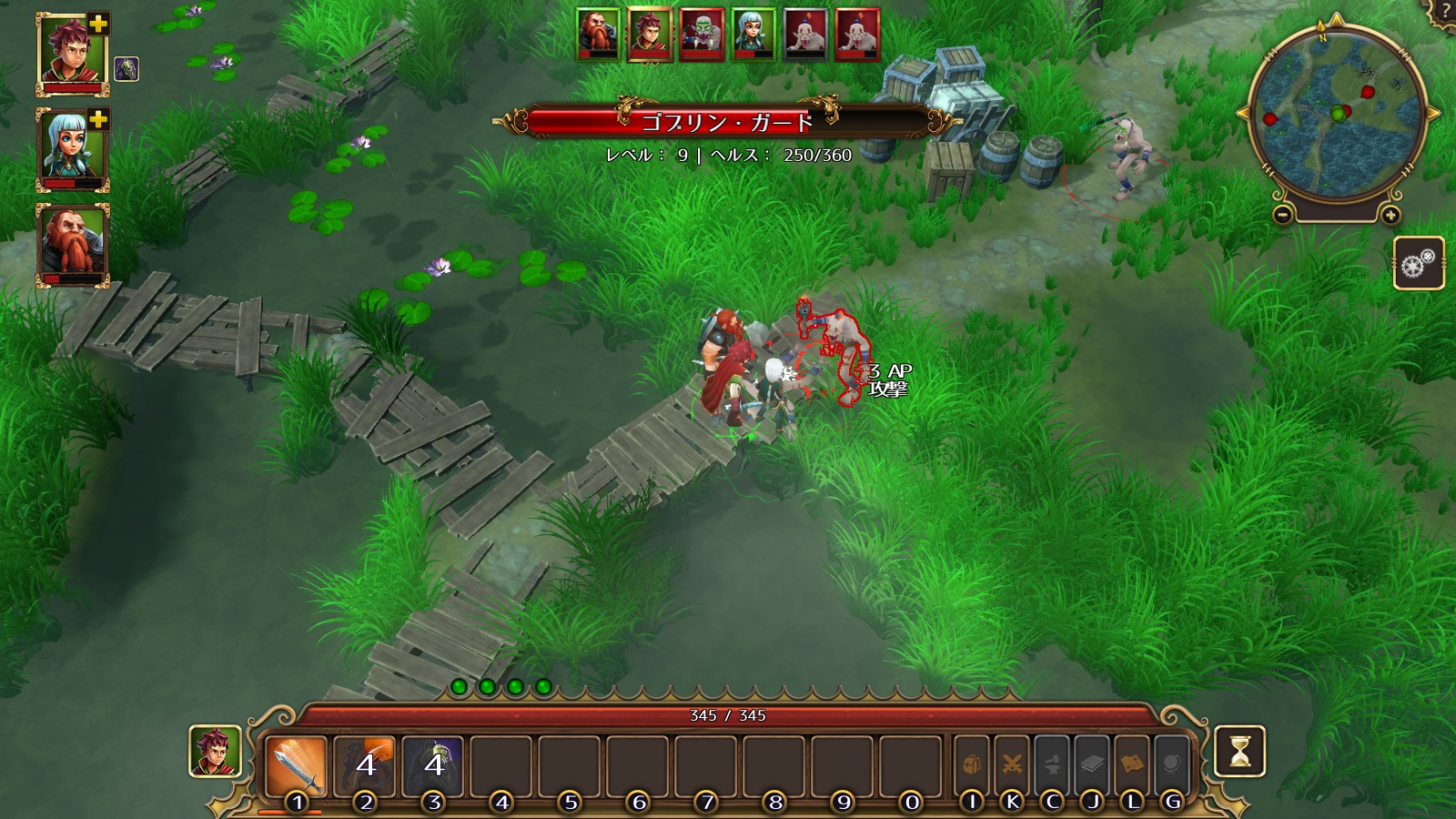Image resolution: width=1456 pixels, height=819 pixels.
Task: Click the goblin shaman portrait in turn order
Action: coord(702,35)
